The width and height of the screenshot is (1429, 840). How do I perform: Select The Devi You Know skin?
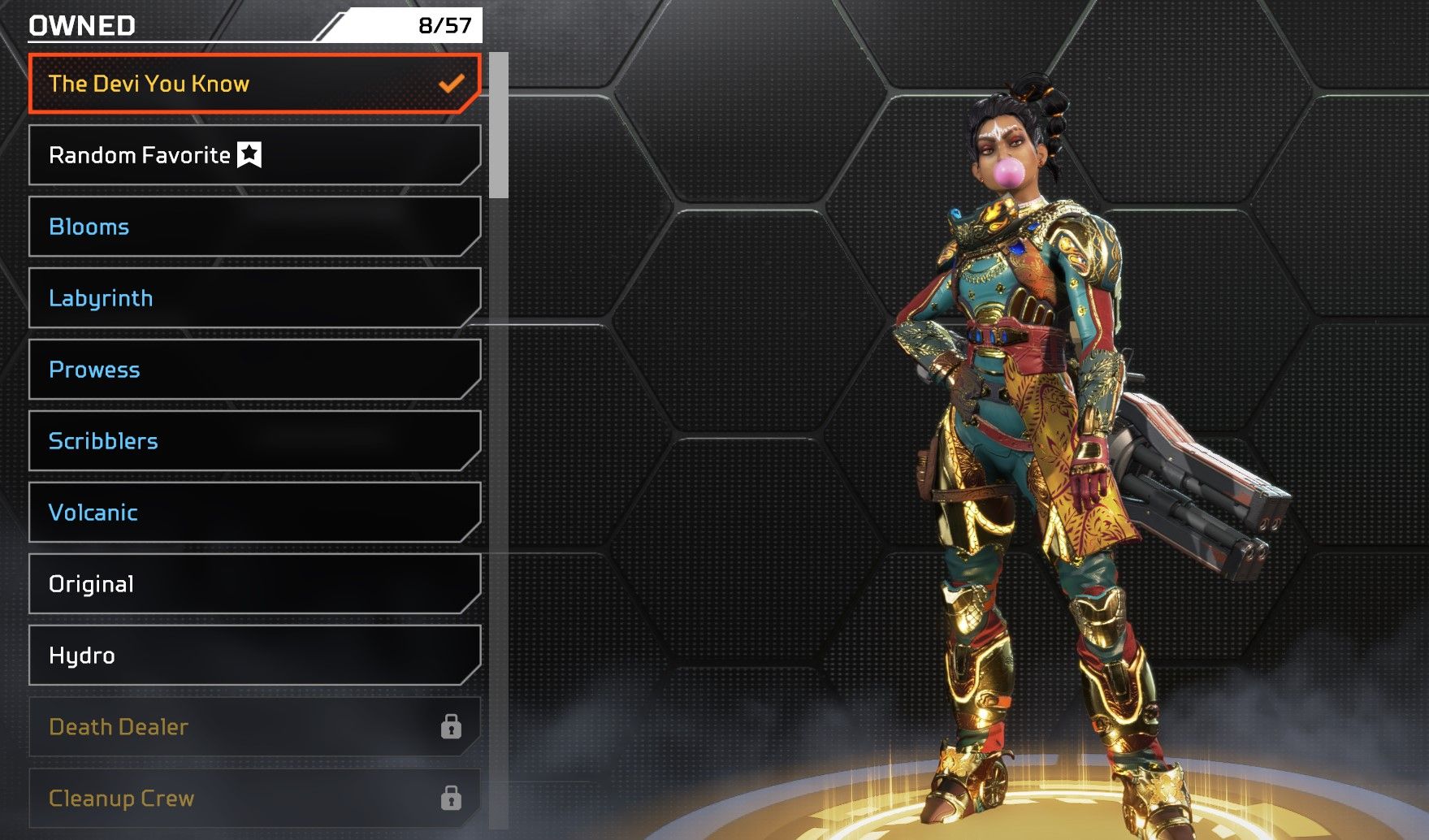point(254,84)
